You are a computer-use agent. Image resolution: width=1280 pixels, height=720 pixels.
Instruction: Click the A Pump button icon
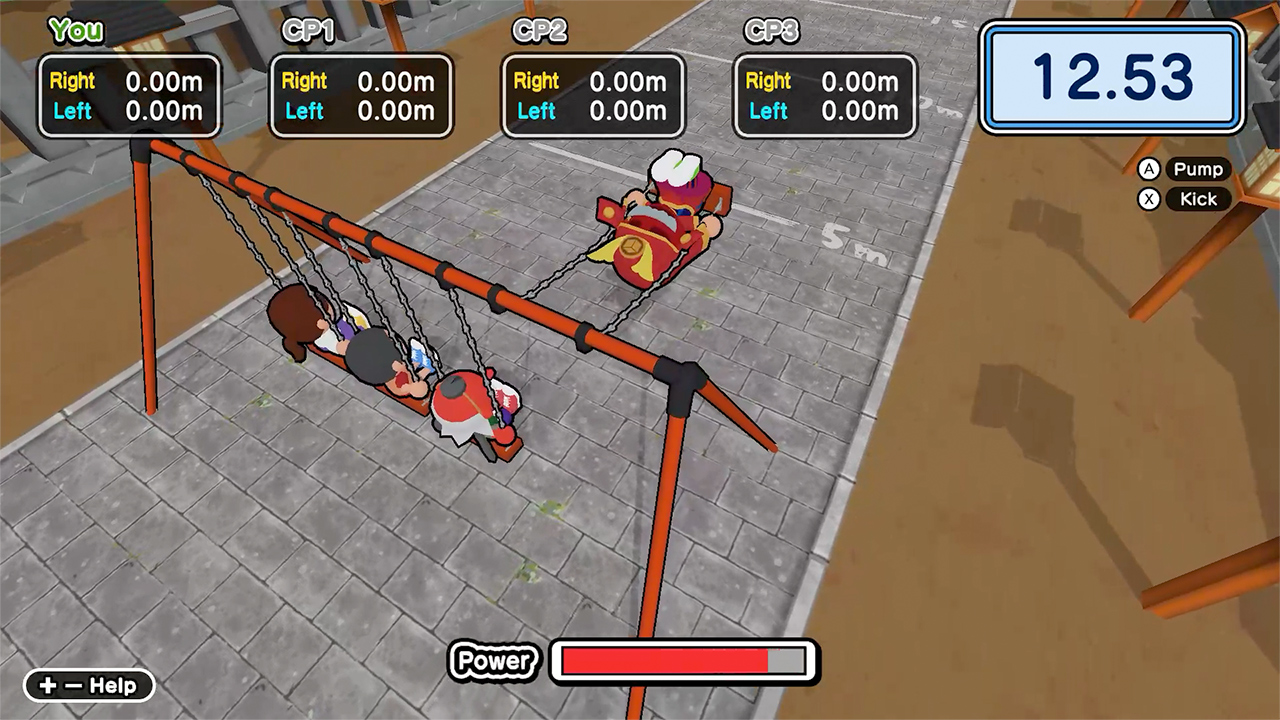tap(1149, 169)
